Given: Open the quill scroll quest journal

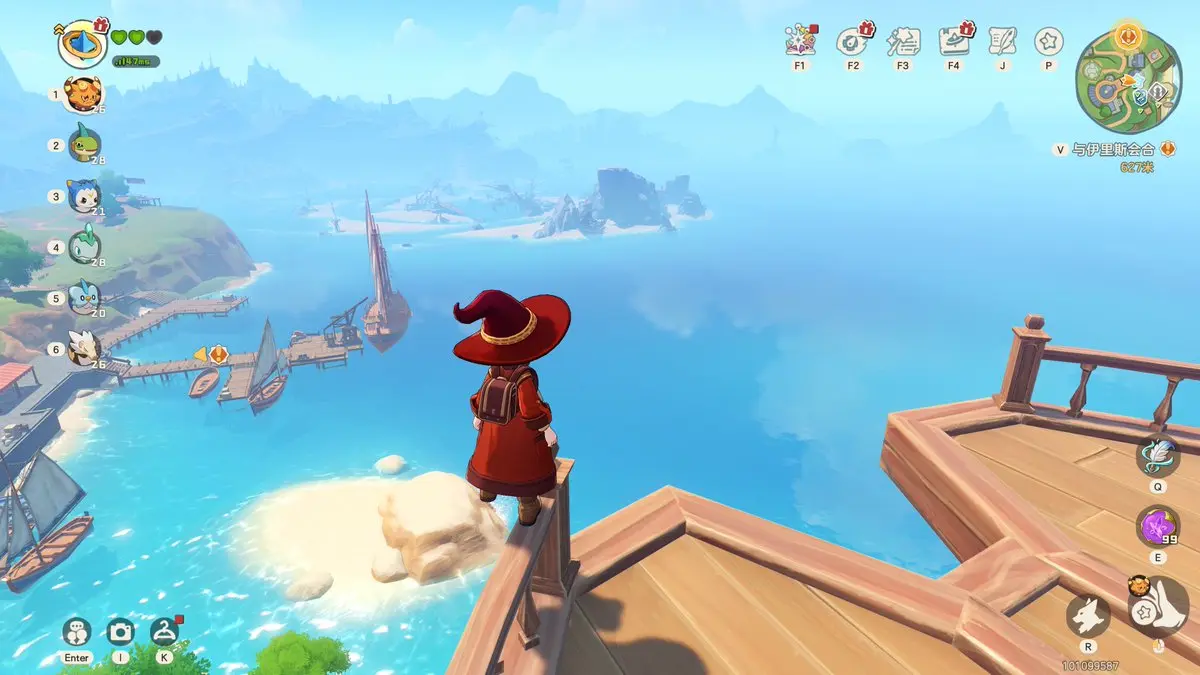Looking at the screenshot, I should point(1001,41).
